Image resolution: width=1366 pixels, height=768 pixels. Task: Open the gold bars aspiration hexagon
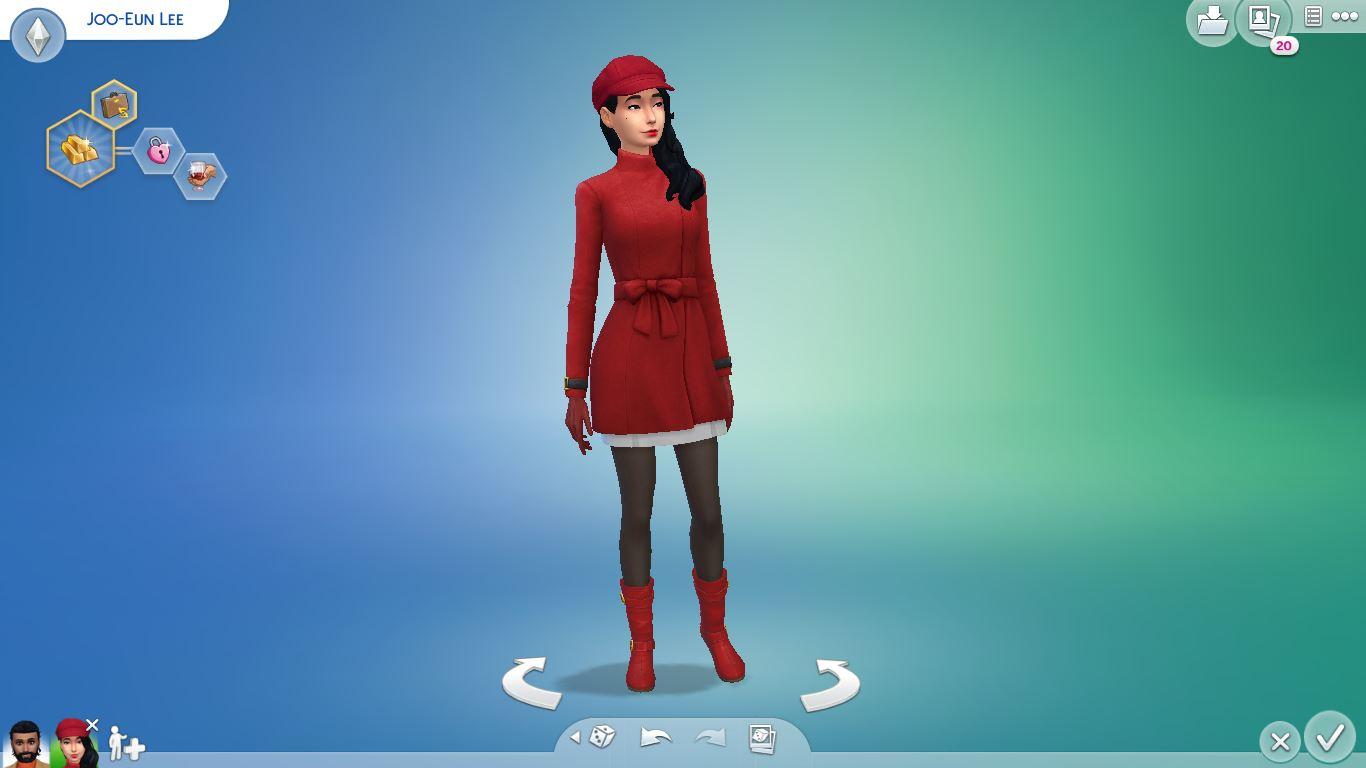80,149
